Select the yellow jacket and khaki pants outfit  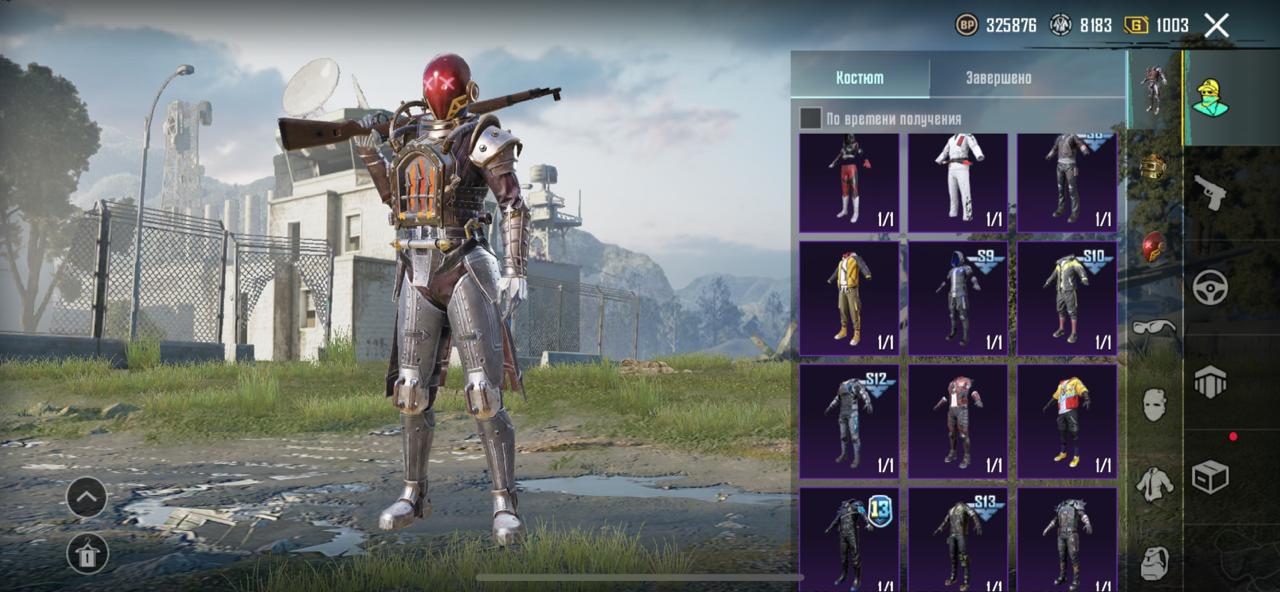tap(848, 298)
